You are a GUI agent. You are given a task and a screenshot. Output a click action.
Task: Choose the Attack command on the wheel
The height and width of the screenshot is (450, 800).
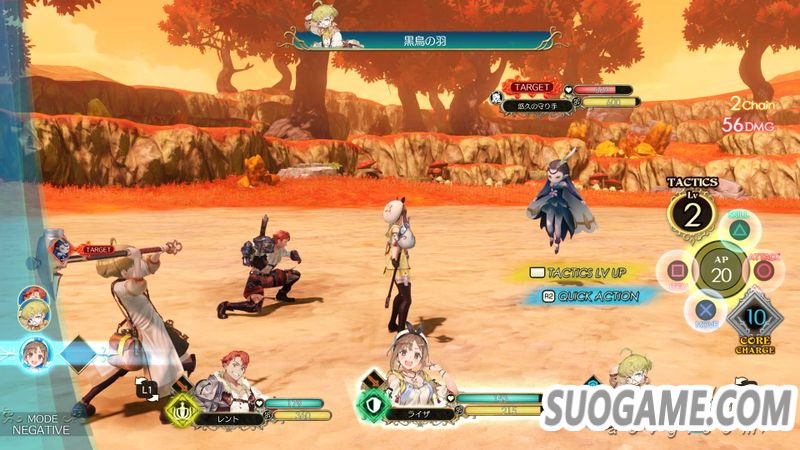point(765,271)
